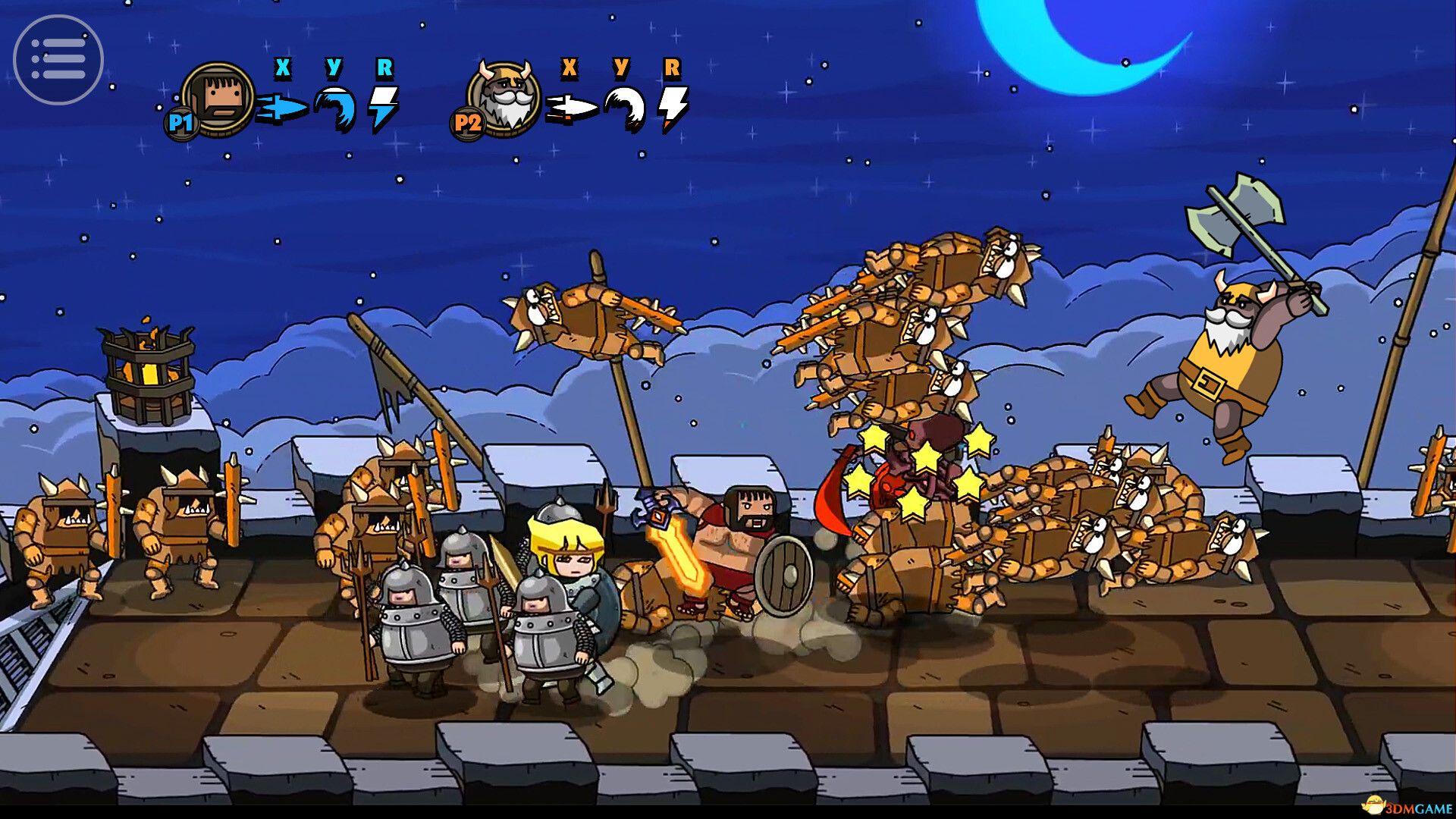Screen dimensions: 1456x819
Task: Click the leaping viking swinging the axe
Action: click(x=1228, y=356)
